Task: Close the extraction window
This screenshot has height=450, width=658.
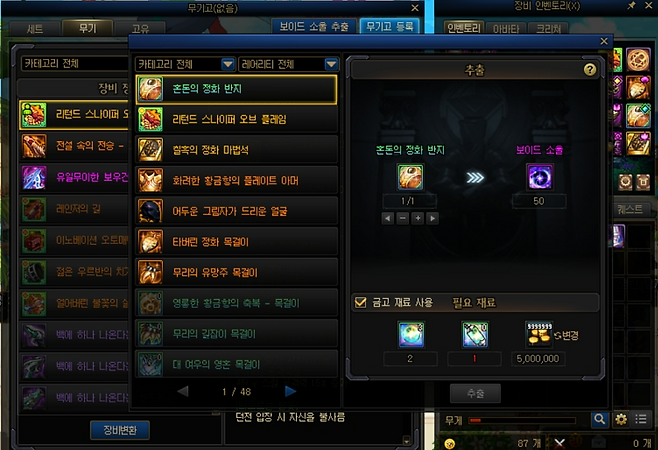Action: coord(603,42)
